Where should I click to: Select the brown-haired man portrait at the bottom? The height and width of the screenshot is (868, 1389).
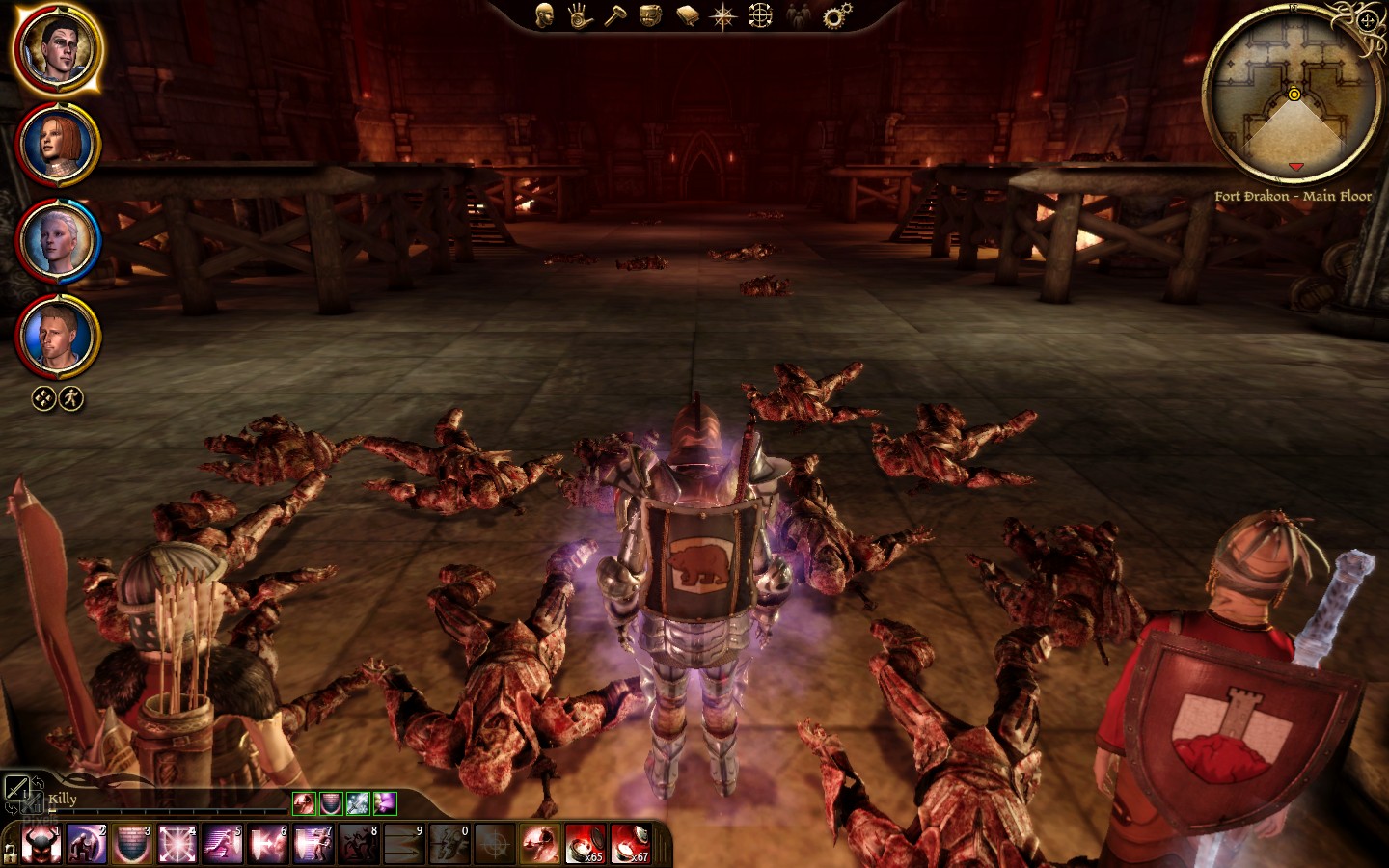click(56, 335)
